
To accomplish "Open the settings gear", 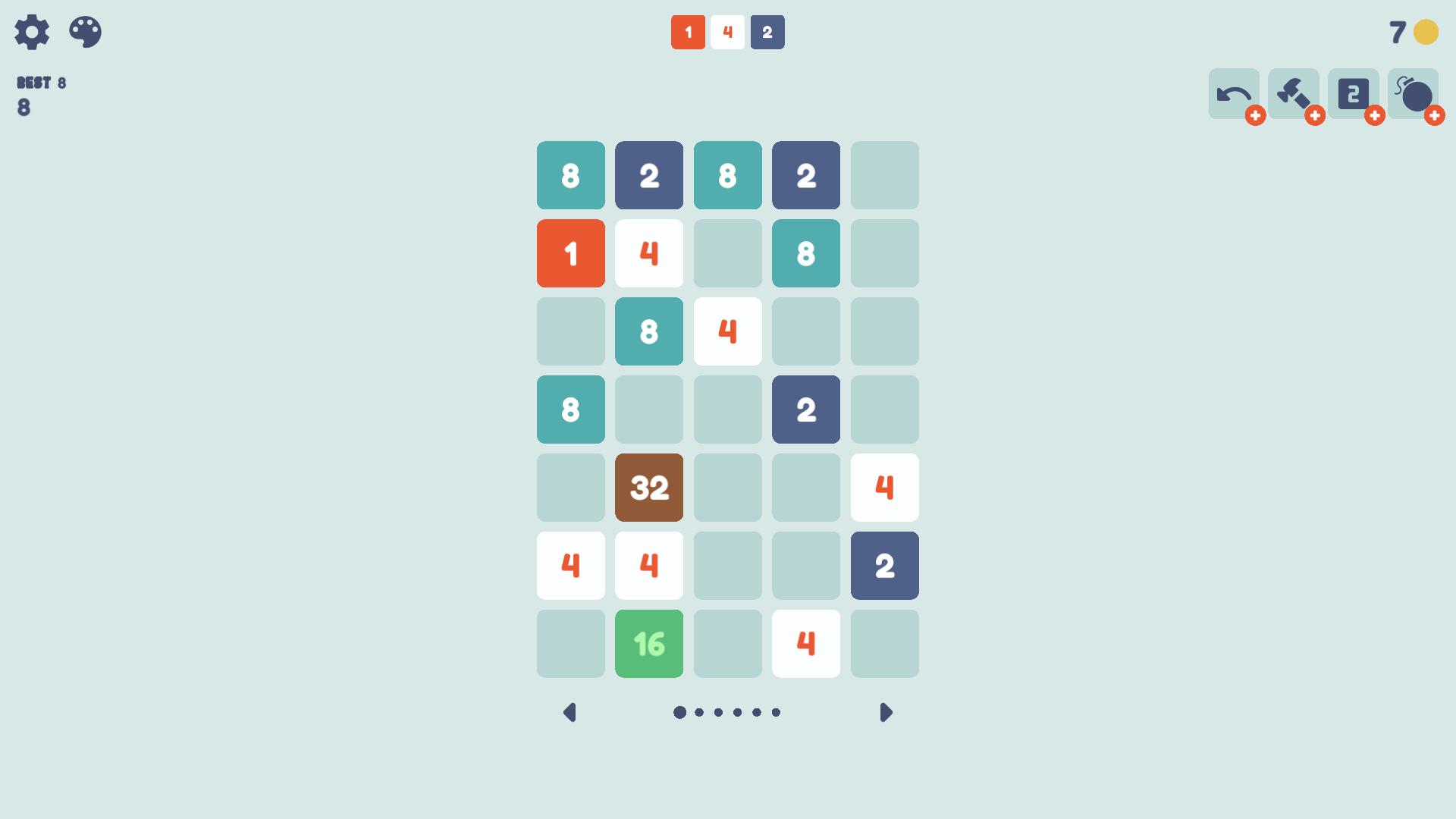I will point(32,33).
